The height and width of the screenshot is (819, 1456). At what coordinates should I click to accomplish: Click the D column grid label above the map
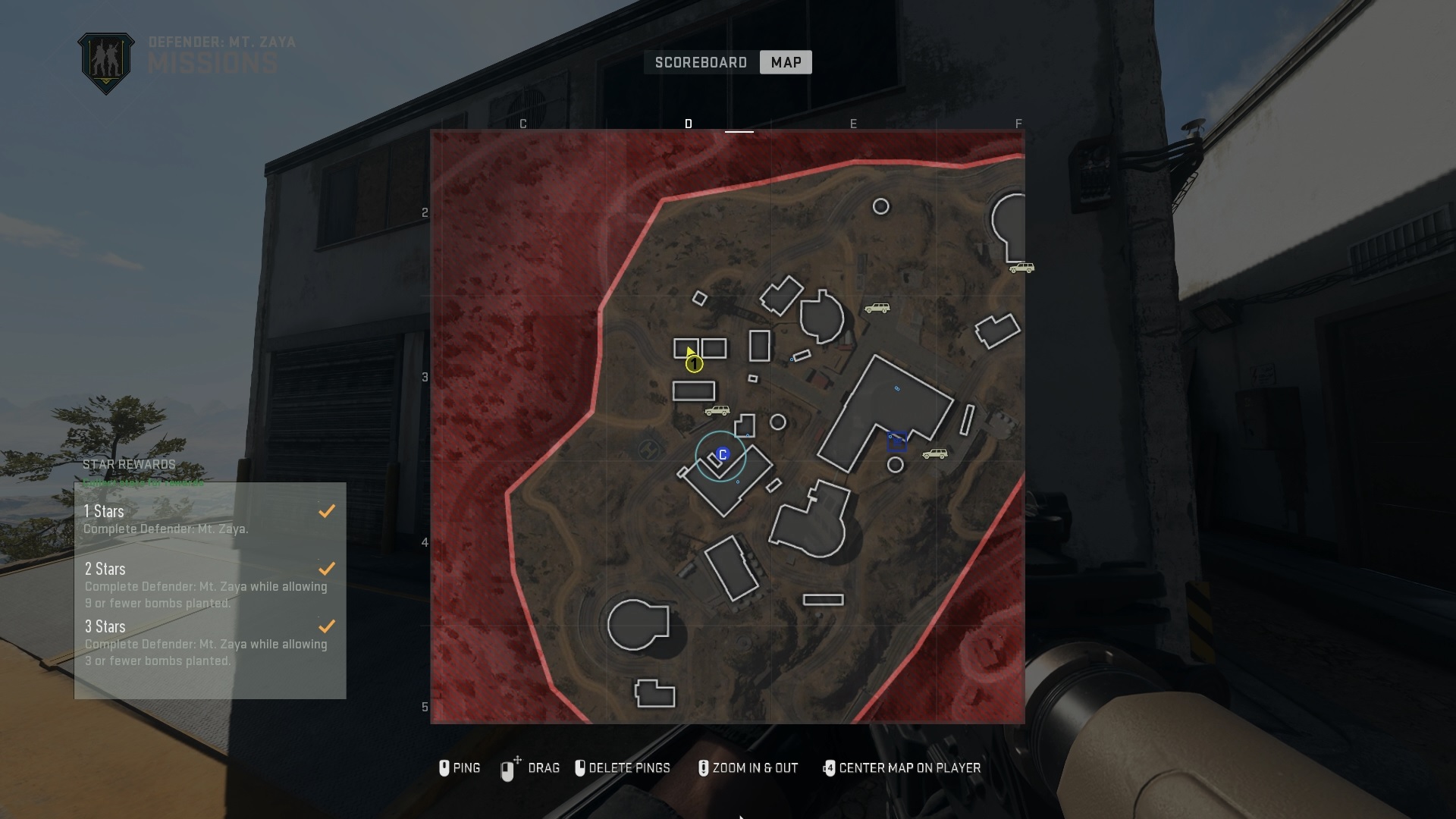689,123
